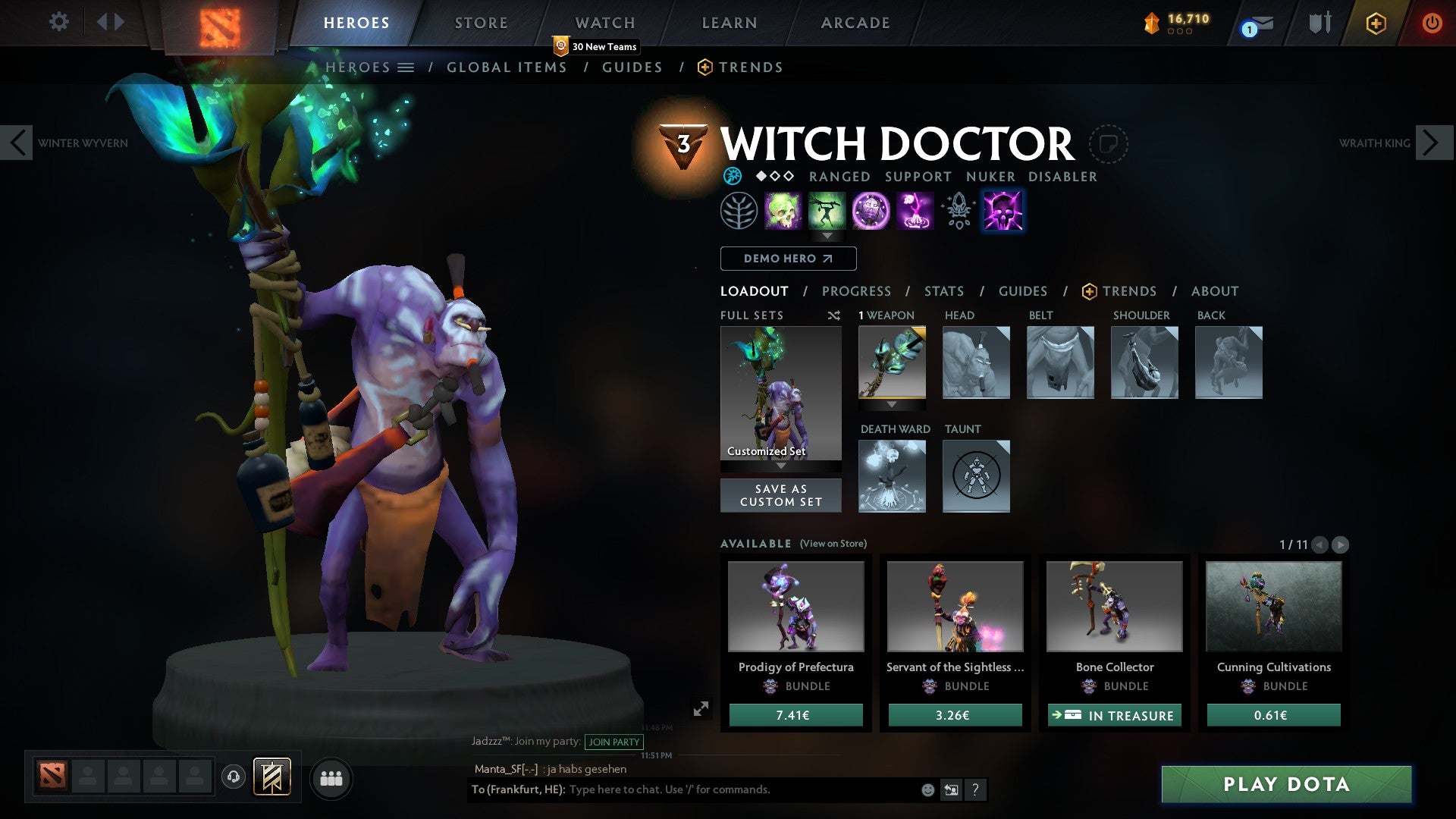The image size is (1456, 819).
Task: Expand the Heroes hamburger menu
Action: tap(407, 67)
